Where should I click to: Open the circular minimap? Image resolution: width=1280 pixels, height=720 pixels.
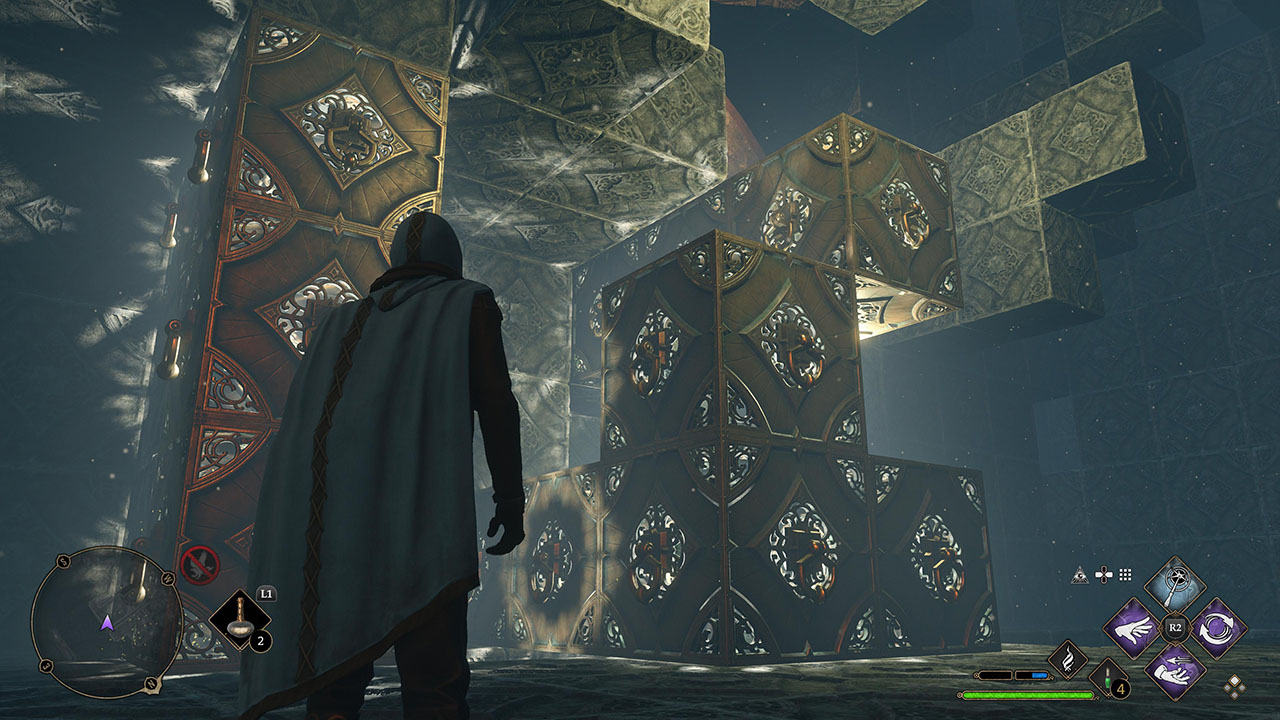106,622
